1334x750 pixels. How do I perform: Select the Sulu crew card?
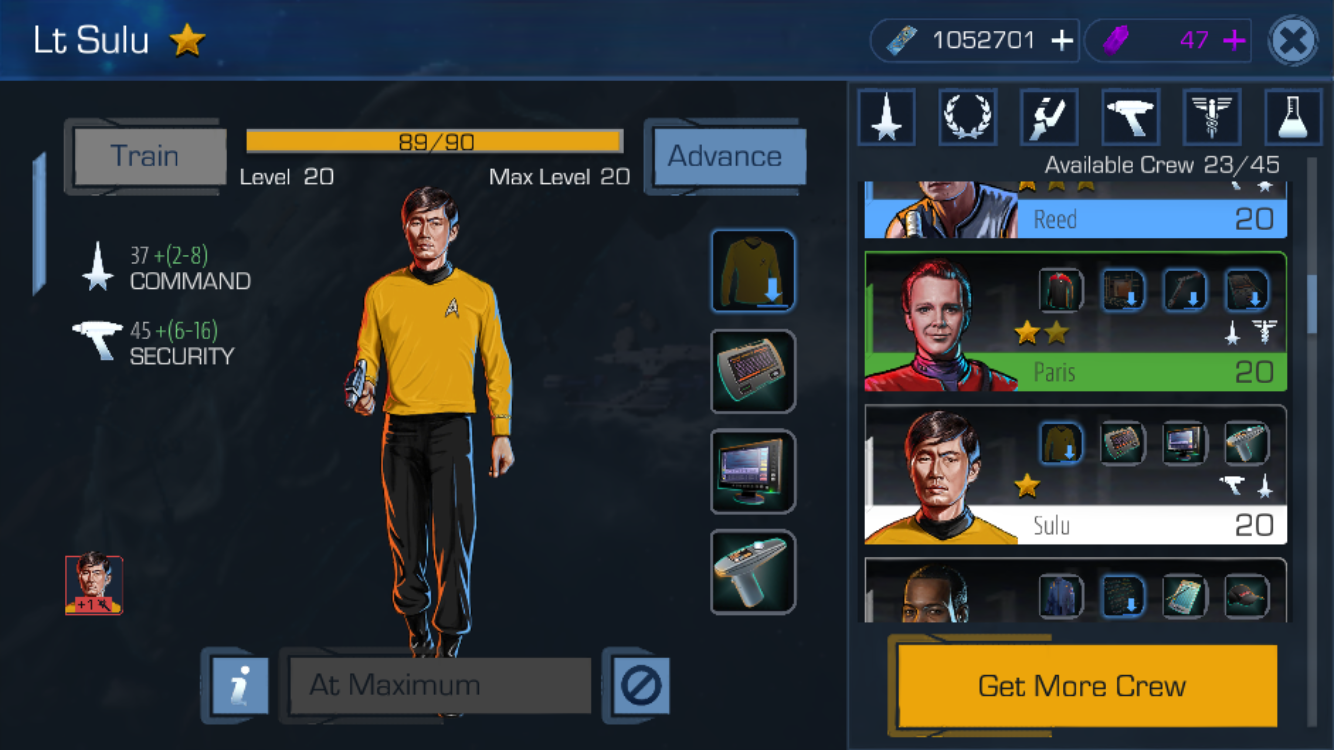(x=1075, y=474)
